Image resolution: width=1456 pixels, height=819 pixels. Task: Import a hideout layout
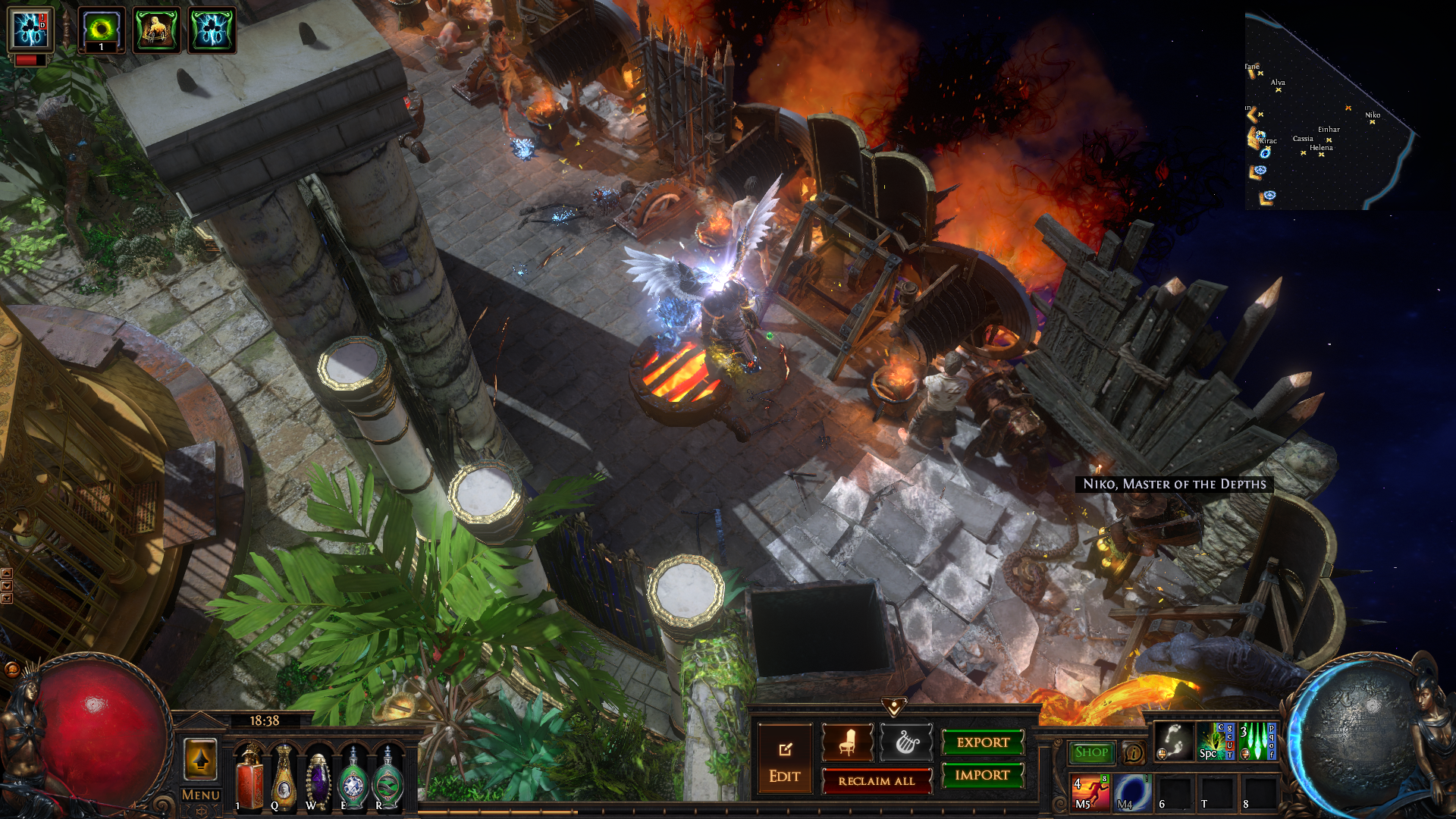983,775
